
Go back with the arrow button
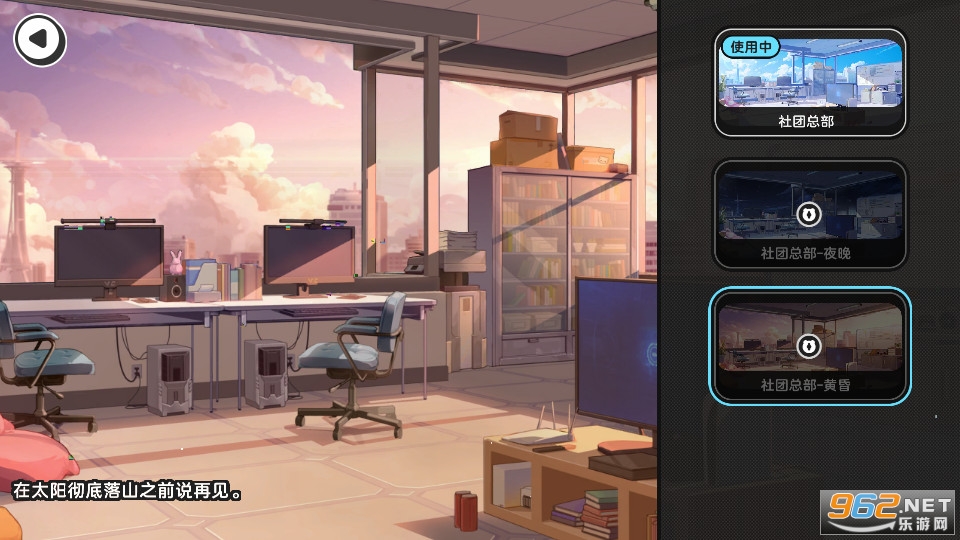[39, 39]
